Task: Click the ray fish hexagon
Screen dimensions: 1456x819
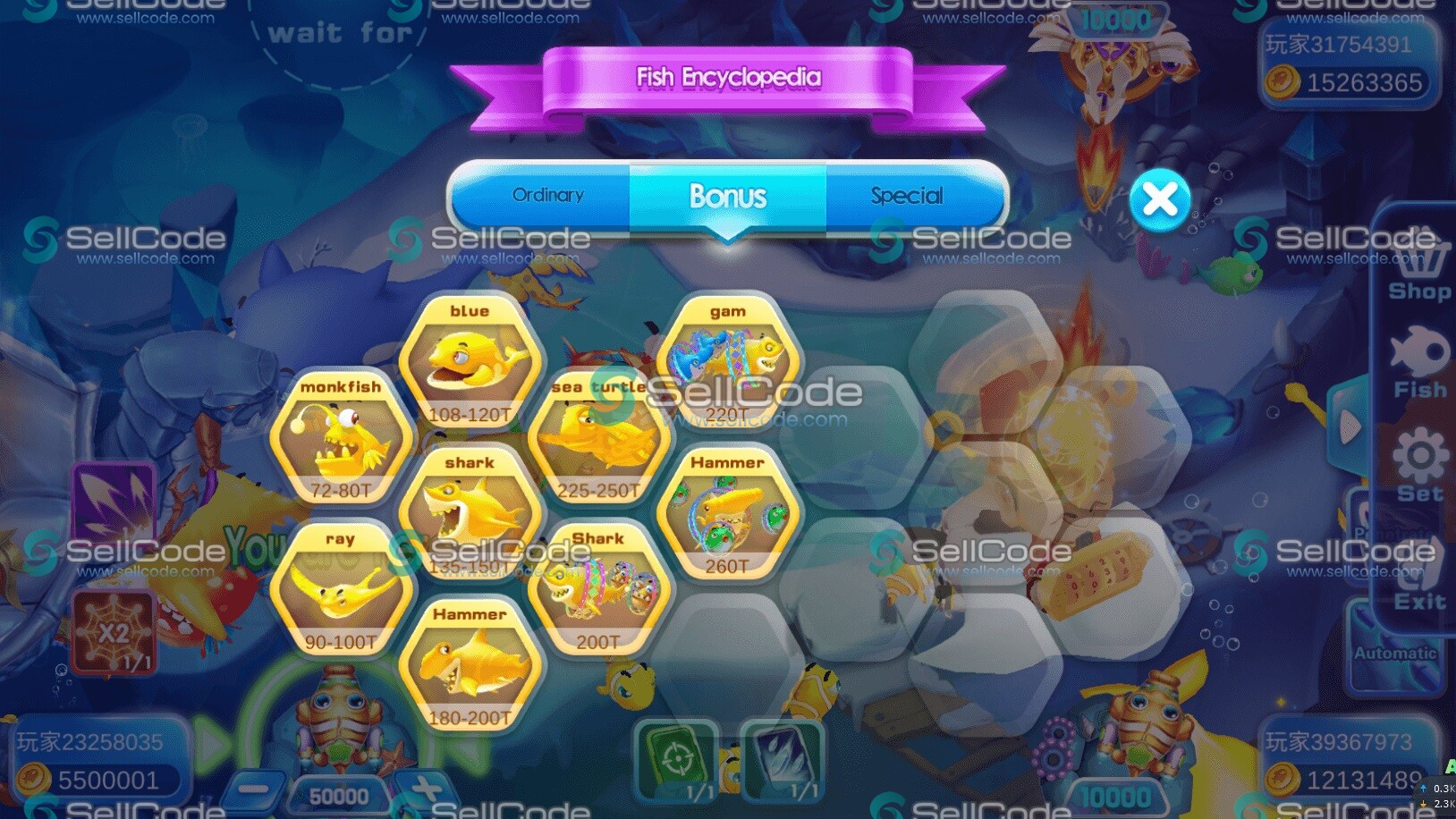Action: (341, 589)
